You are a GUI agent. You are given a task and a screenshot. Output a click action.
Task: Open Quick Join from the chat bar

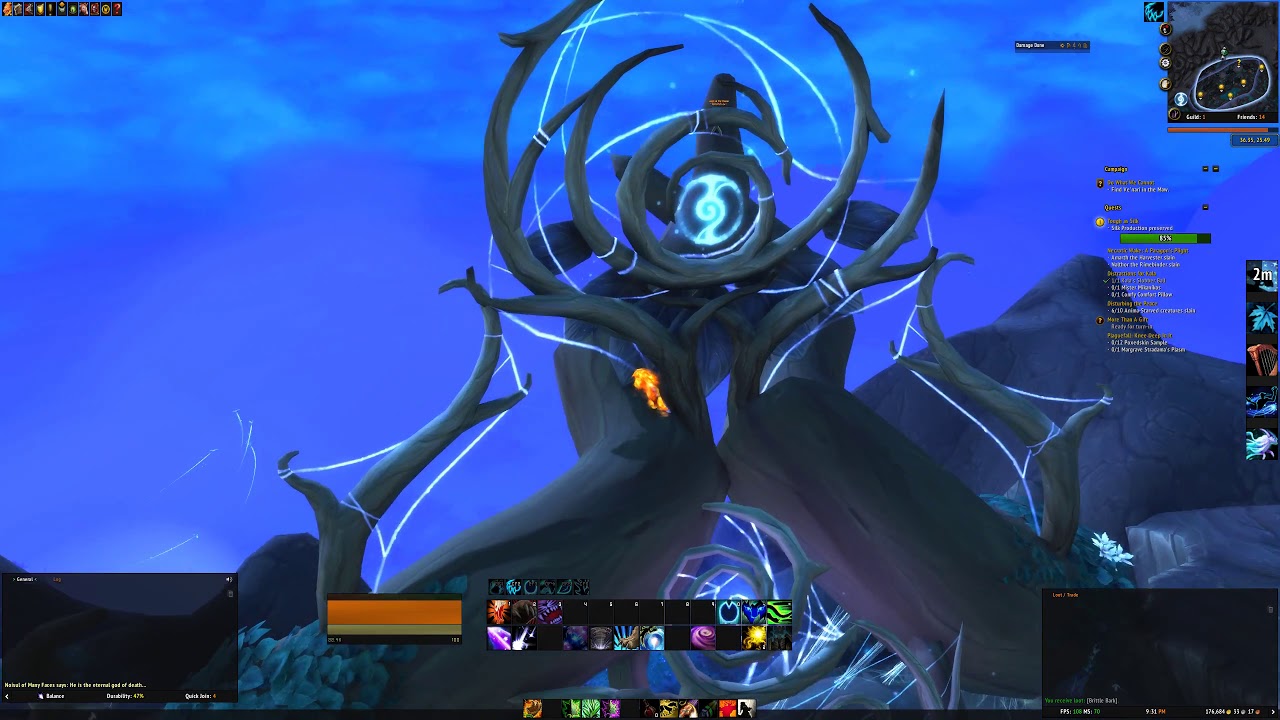tap(199, 696)
